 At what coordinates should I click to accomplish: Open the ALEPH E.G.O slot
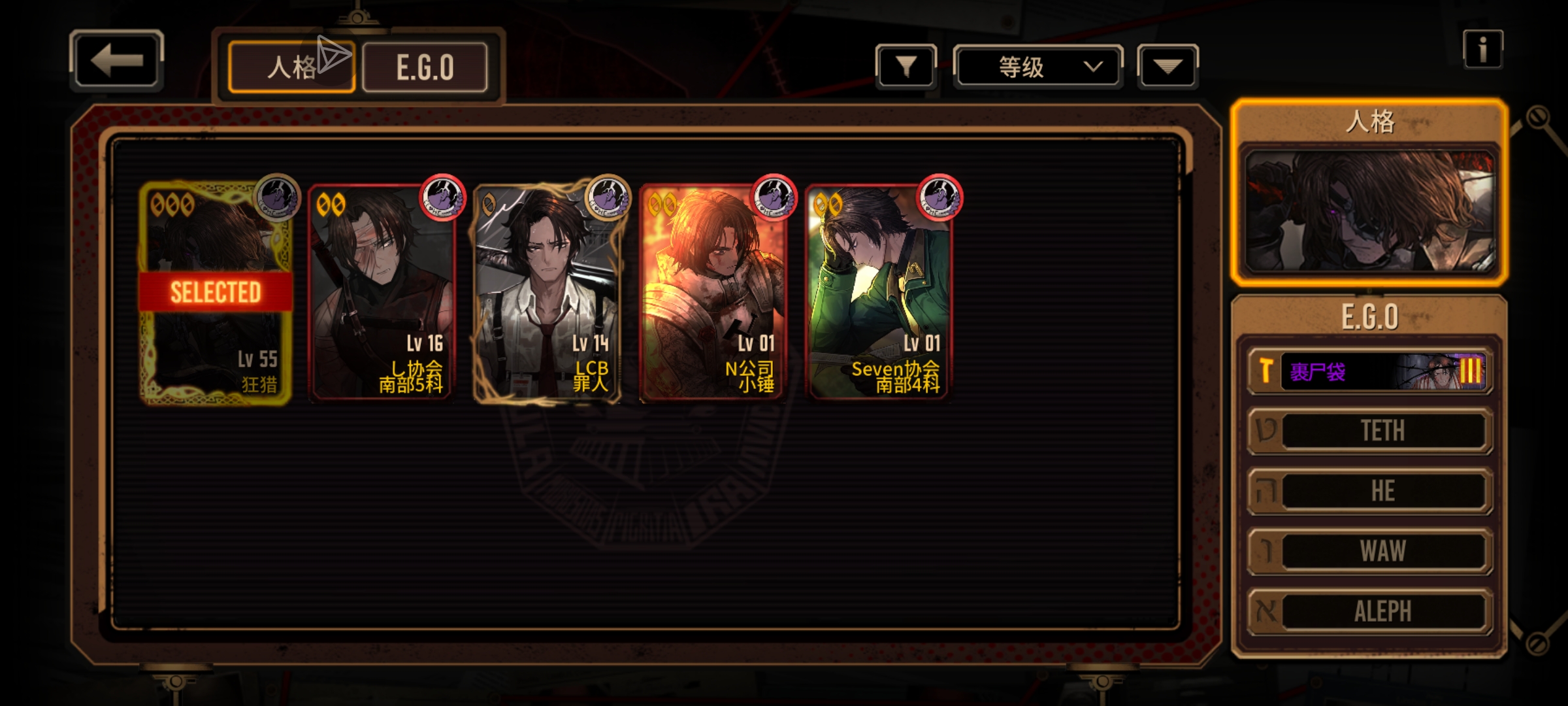[x=1370, y=611]
